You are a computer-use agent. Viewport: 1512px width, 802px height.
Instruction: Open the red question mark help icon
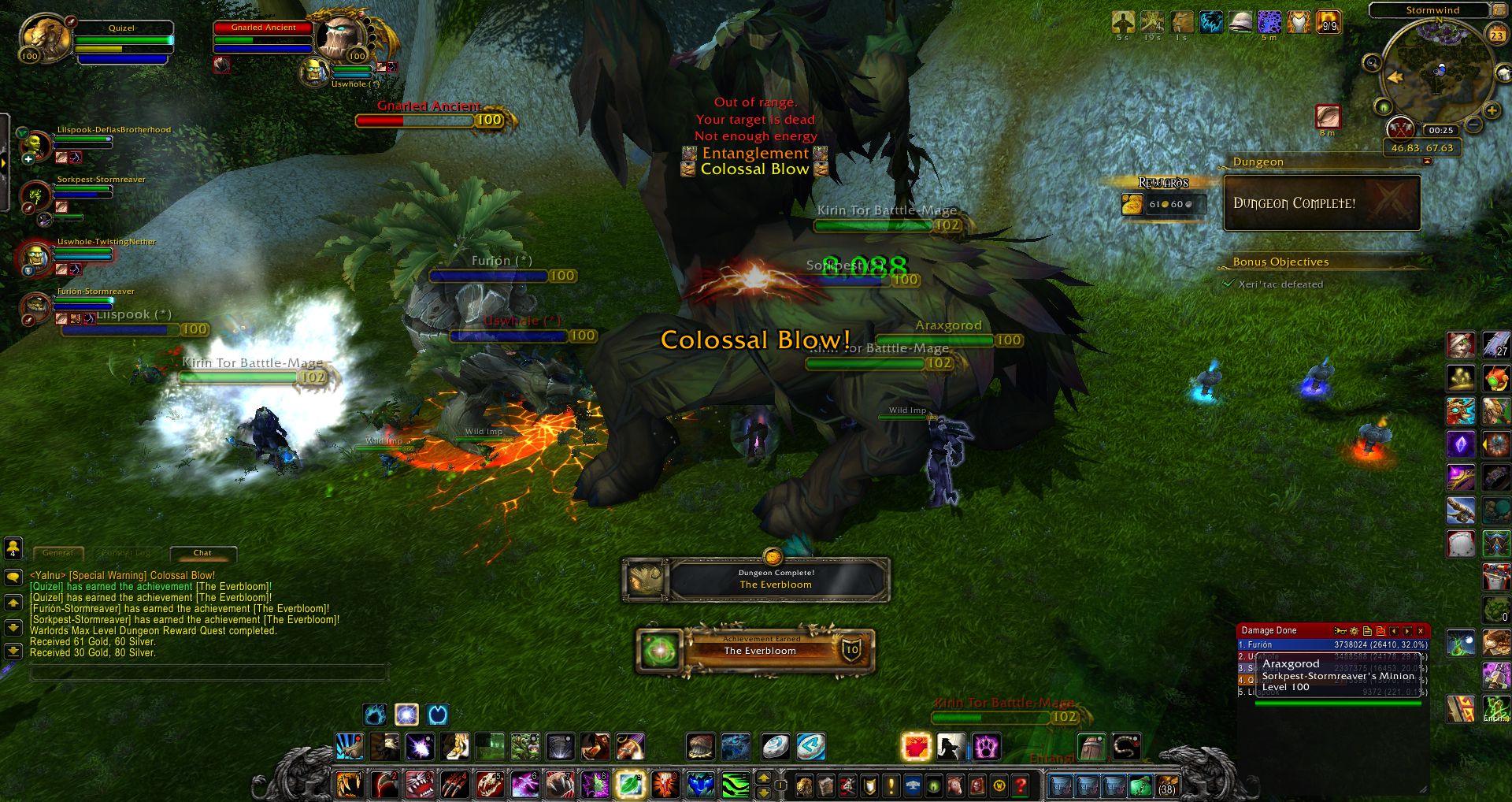tap(1021, 786)
